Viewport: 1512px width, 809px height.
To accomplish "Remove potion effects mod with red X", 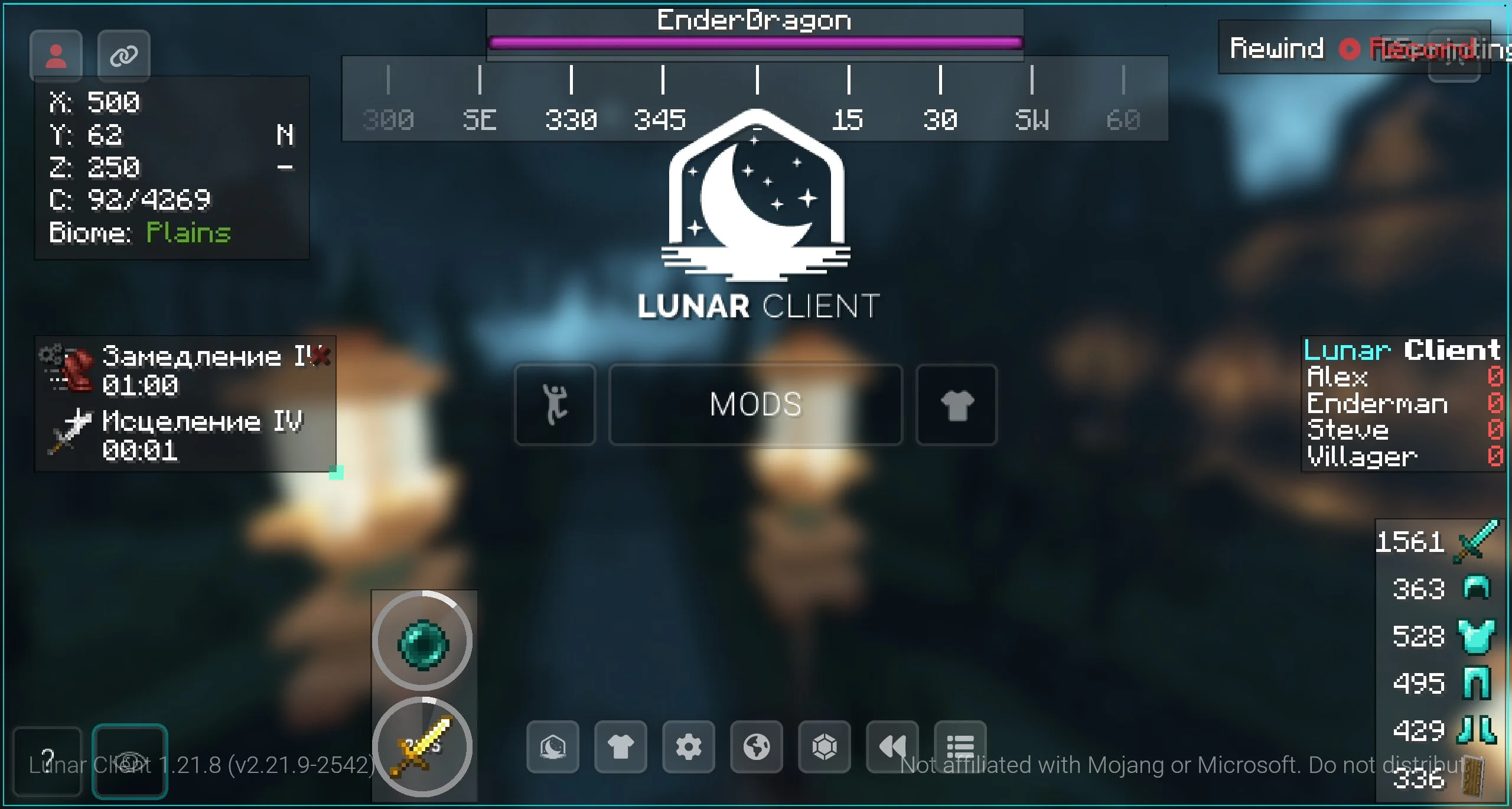I will (x=321, y=356).
